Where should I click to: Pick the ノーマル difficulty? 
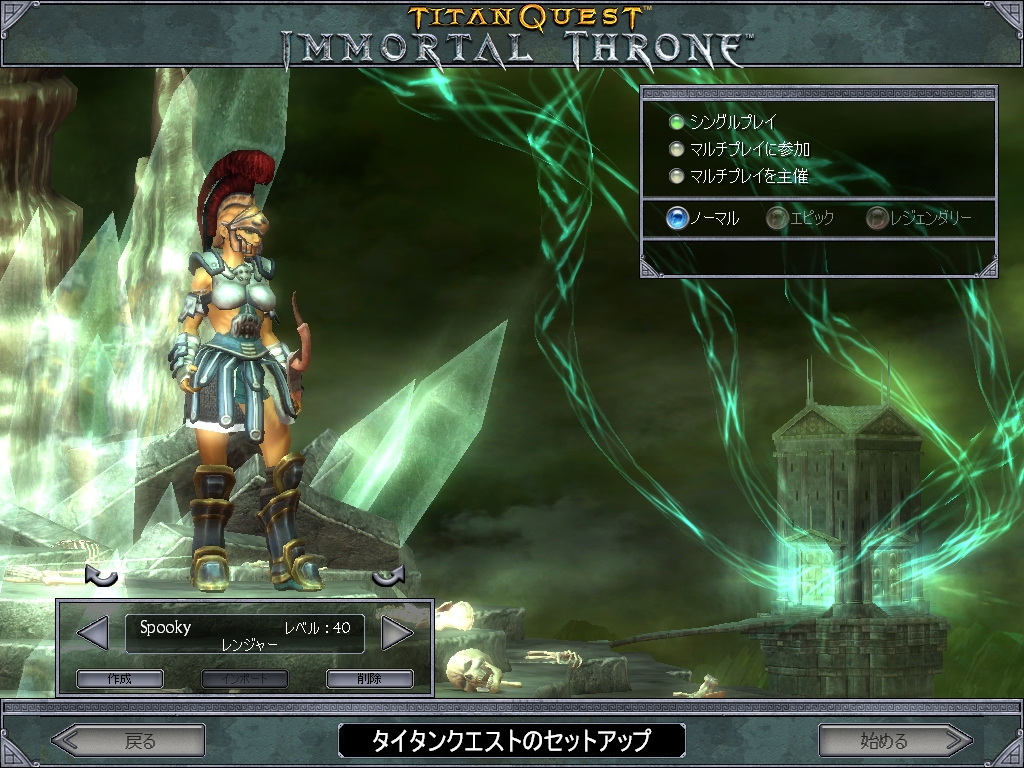point(677,218)
